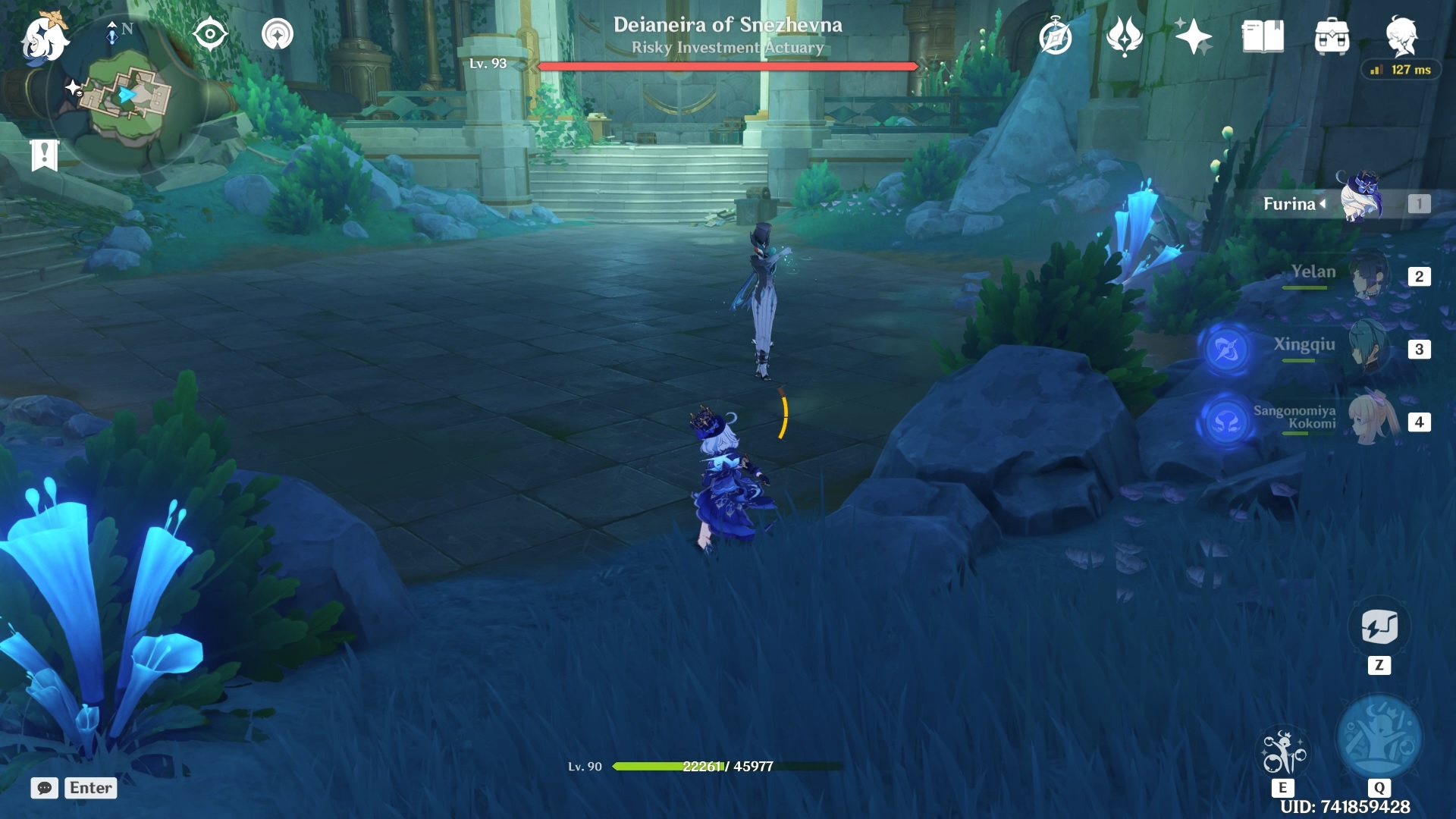Open the inventory backpack icon
Screen dimensions: 1456x819
[1332, 36]
